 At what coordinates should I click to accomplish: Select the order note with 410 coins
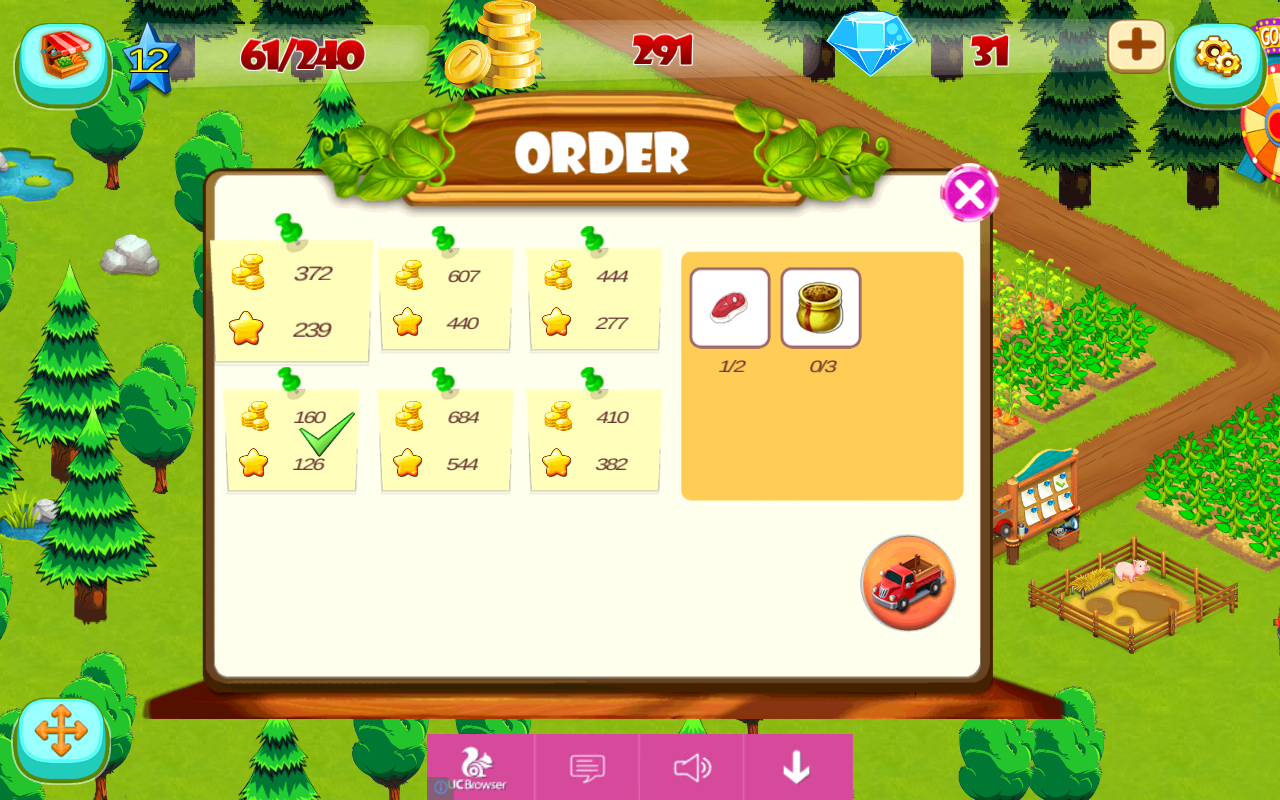[x=594, y=440]
